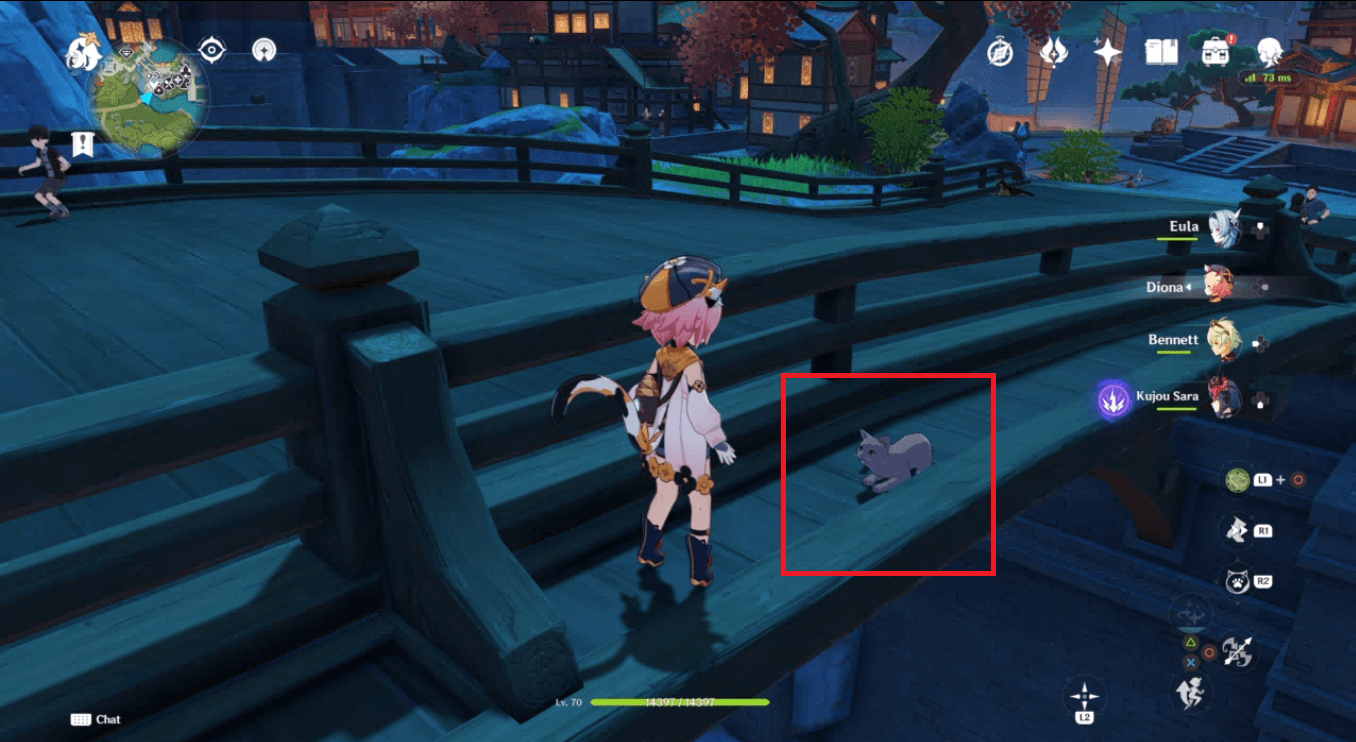Click the crossed-swords attack icon
The image size is (1356, 742).
(1242, 648)
